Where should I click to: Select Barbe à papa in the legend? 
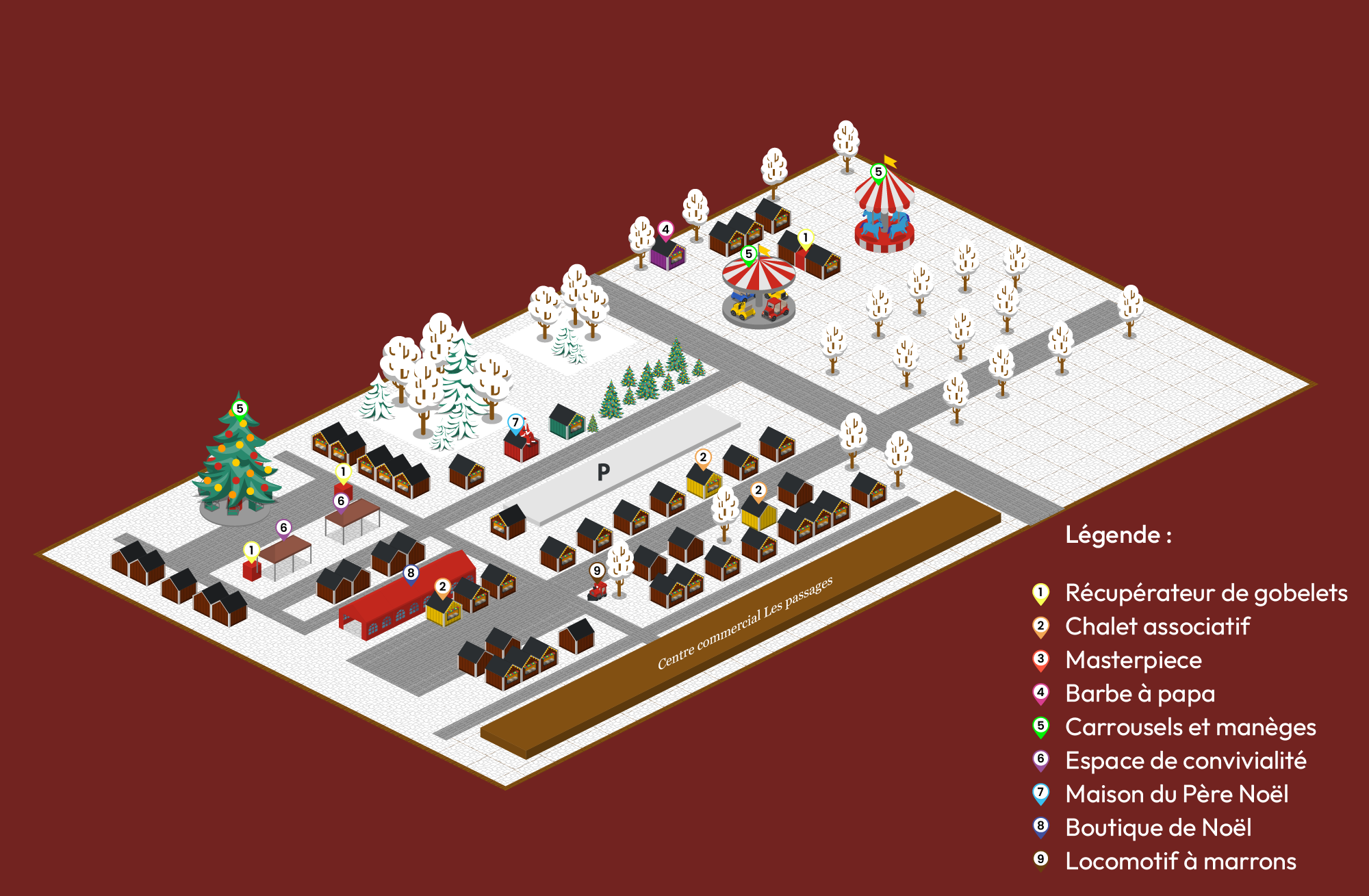1140,693
